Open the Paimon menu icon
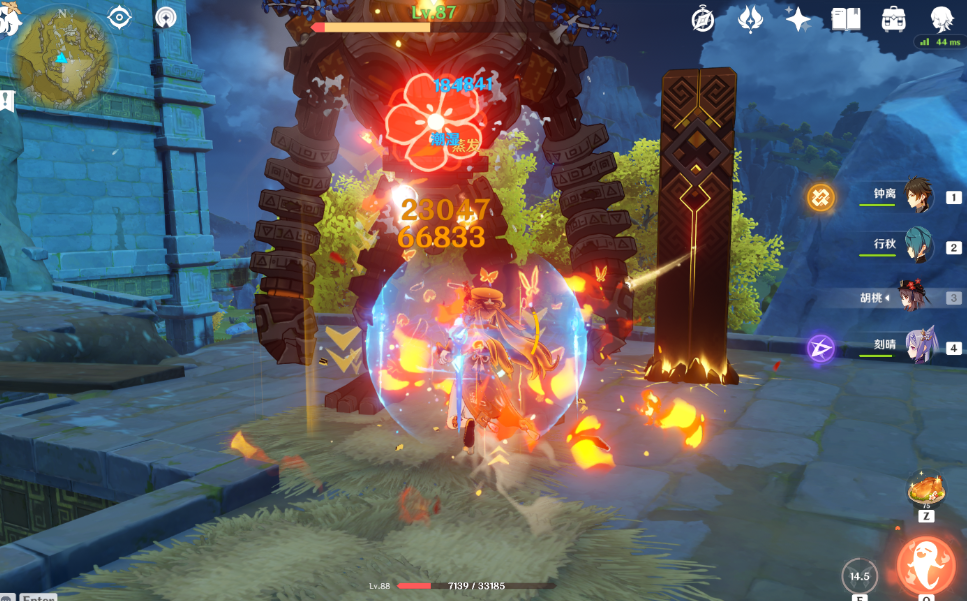Screen dimensions: 967x601 pos(10,20)
